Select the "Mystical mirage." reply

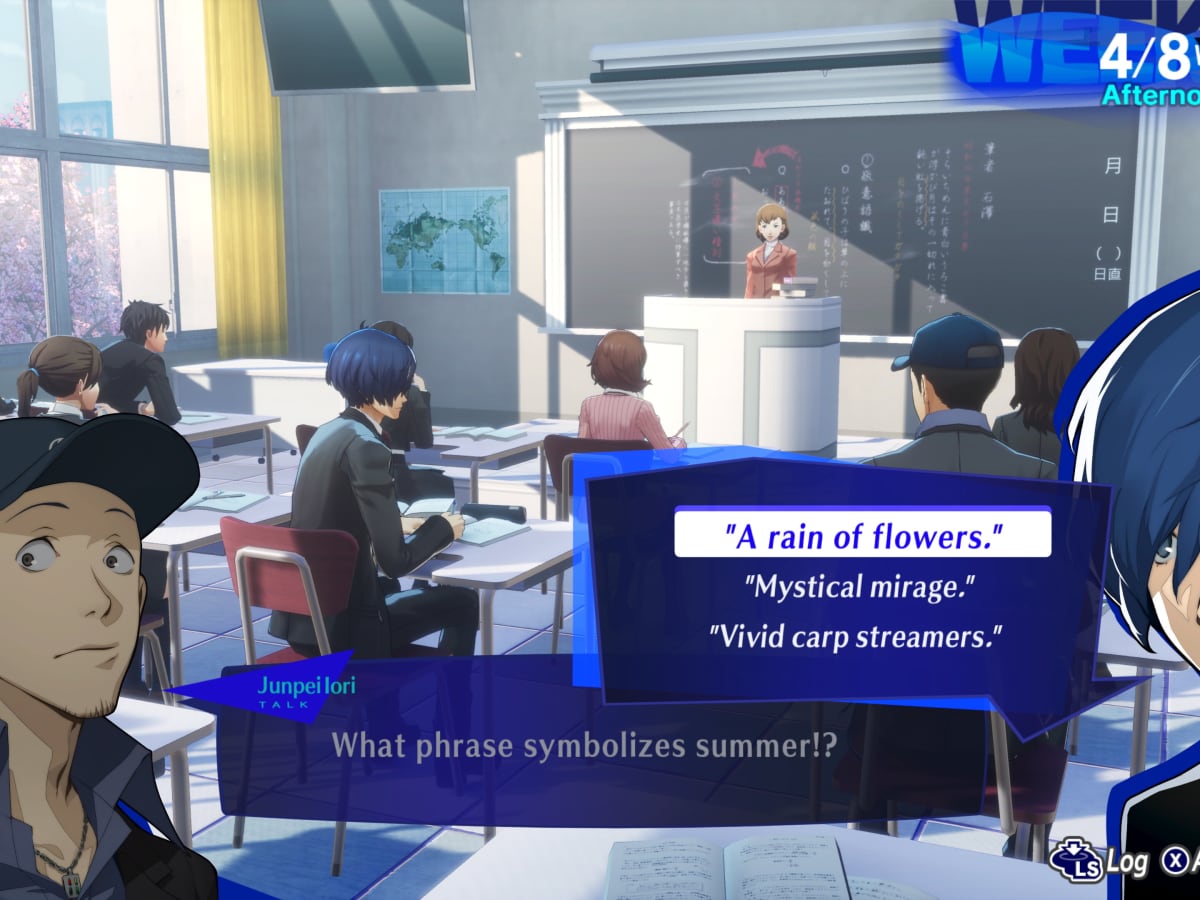858,585
